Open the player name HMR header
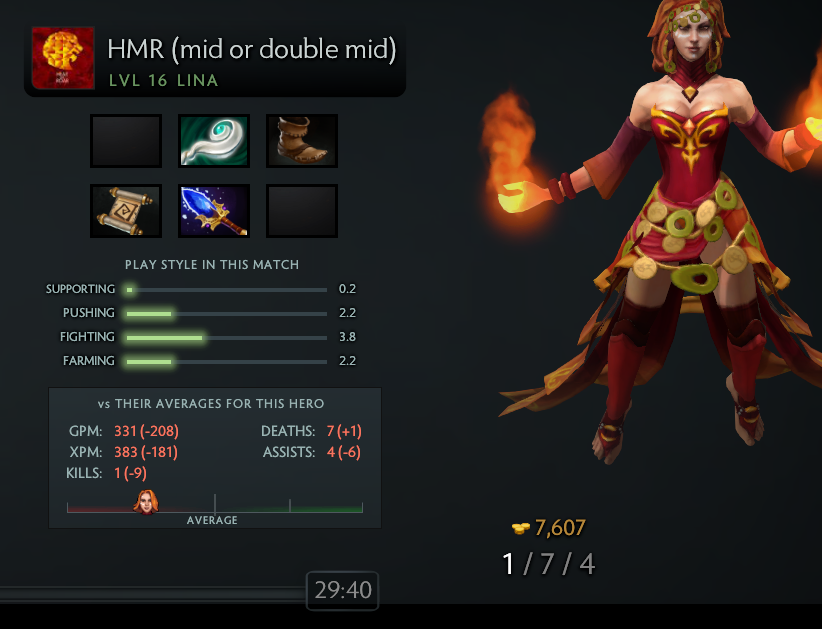This screenshot has height=629, width=822. [x=251, y=50]
